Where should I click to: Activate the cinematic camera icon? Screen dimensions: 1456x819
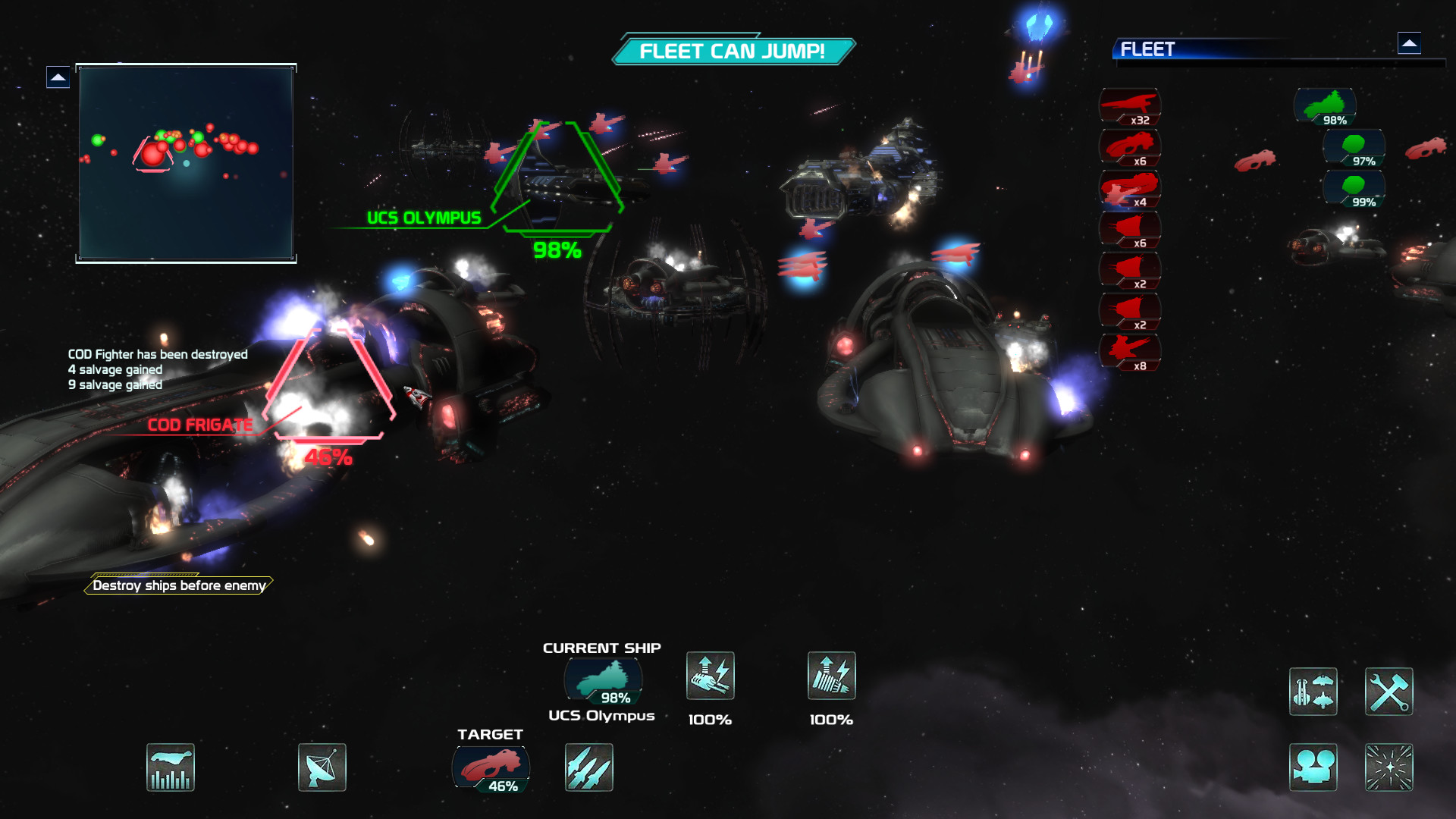tap(1313, 767)
